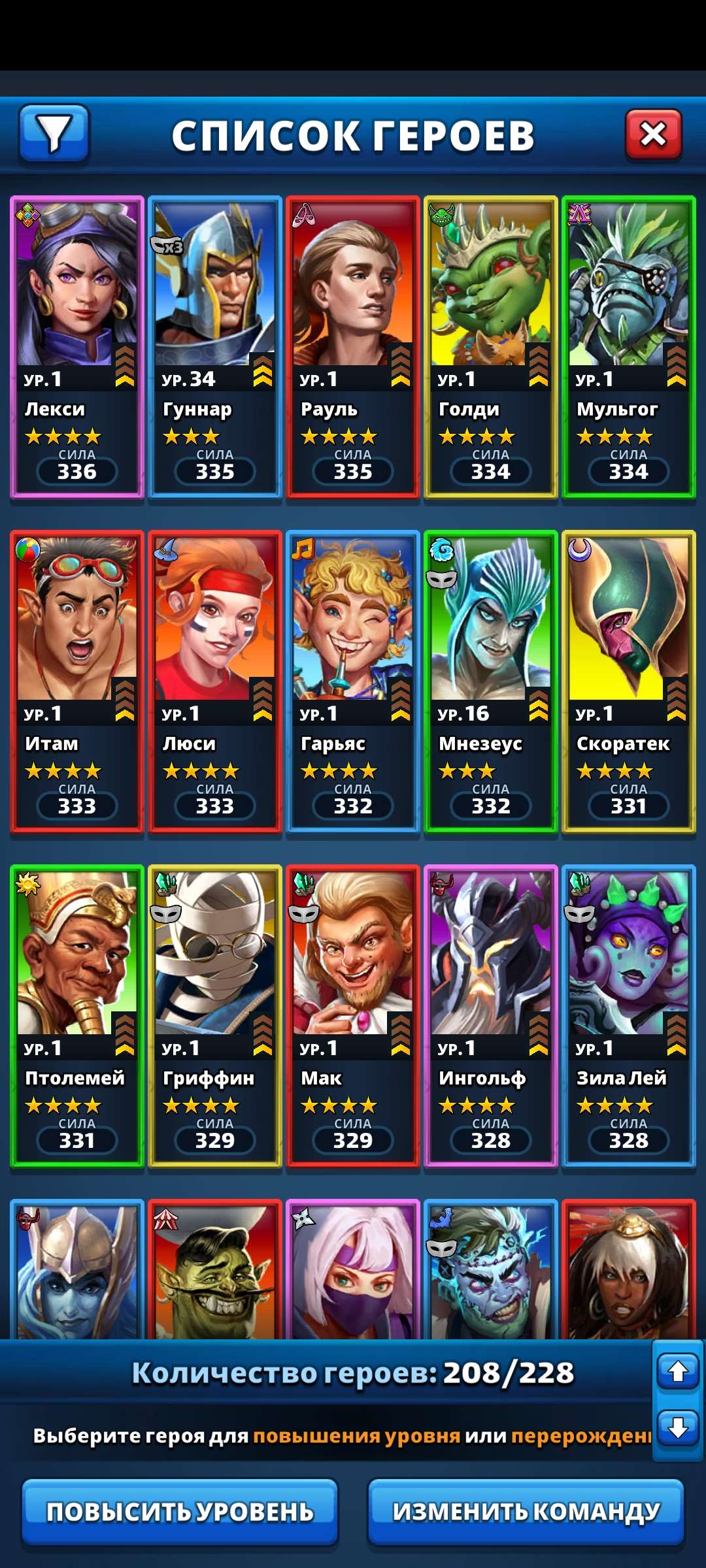706x1568 pixels.
Task: Choose the Люси hero card
Action: point(215,681)
